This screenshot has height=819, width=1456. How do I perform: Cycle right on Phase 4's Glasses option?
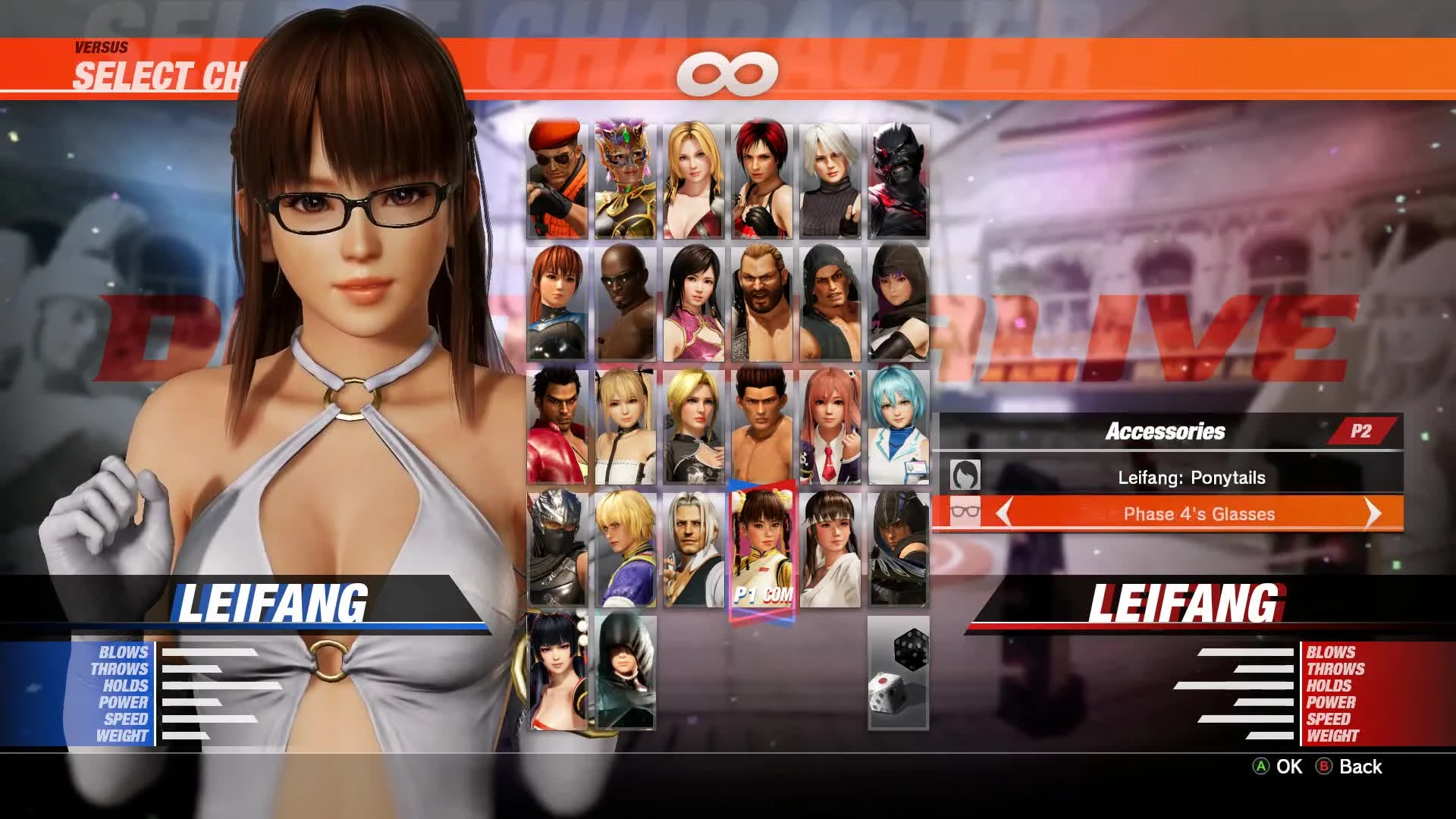coord(1374,513)
